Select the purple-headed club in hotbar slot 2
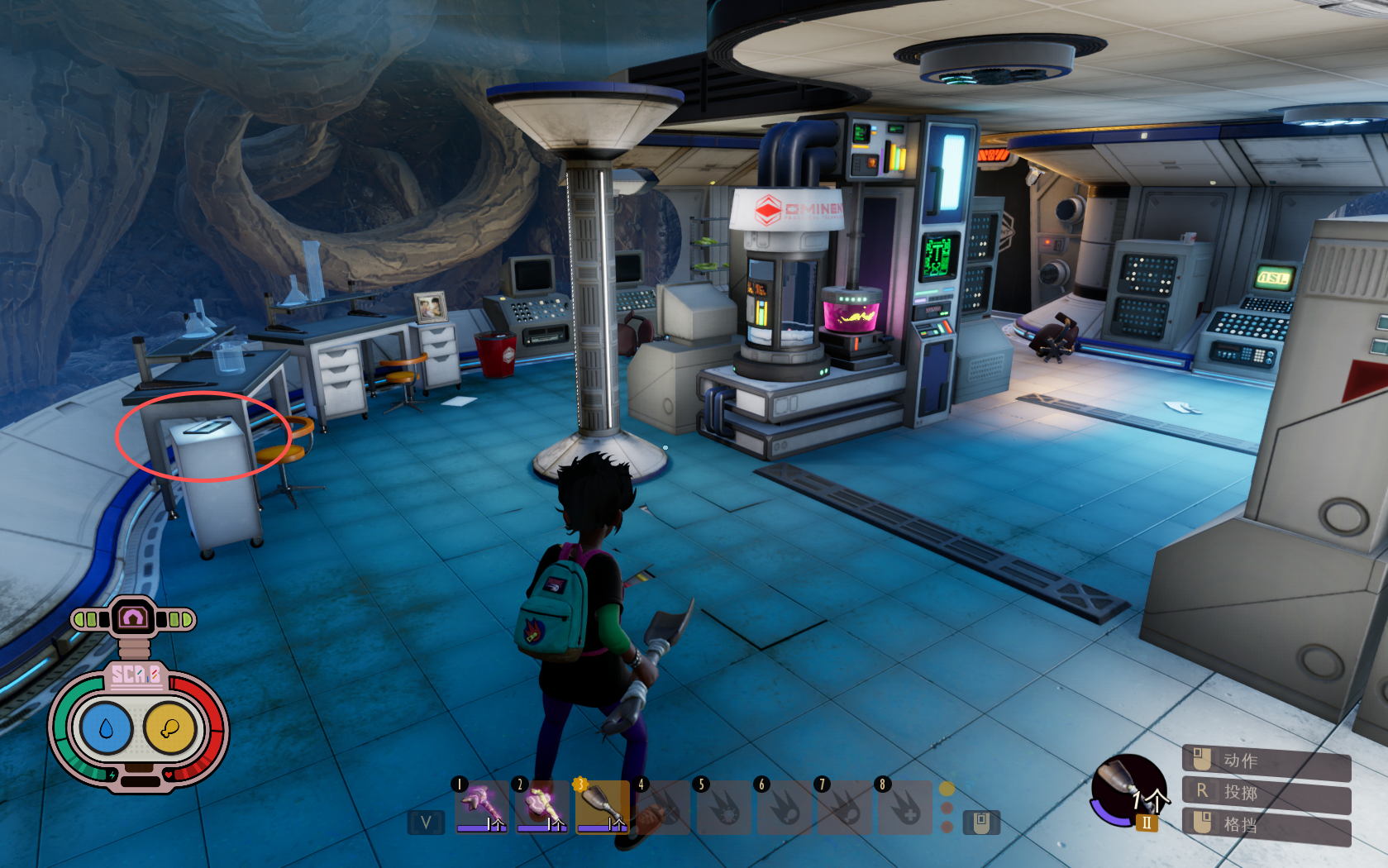The height and width of the screenshot is (868, 1388). pyautogui.click(x=541, y=805)
